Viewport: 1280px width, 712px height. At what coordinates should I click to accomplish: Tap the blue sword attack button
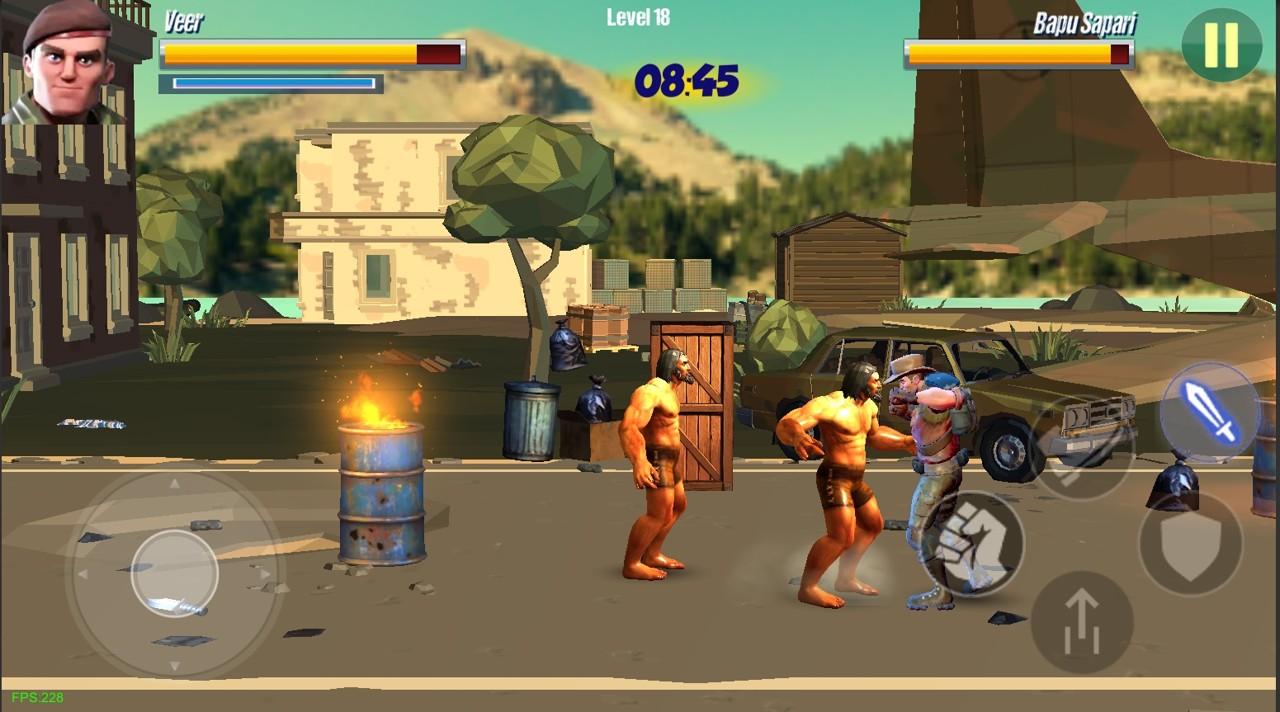[x=1210, y=412]
